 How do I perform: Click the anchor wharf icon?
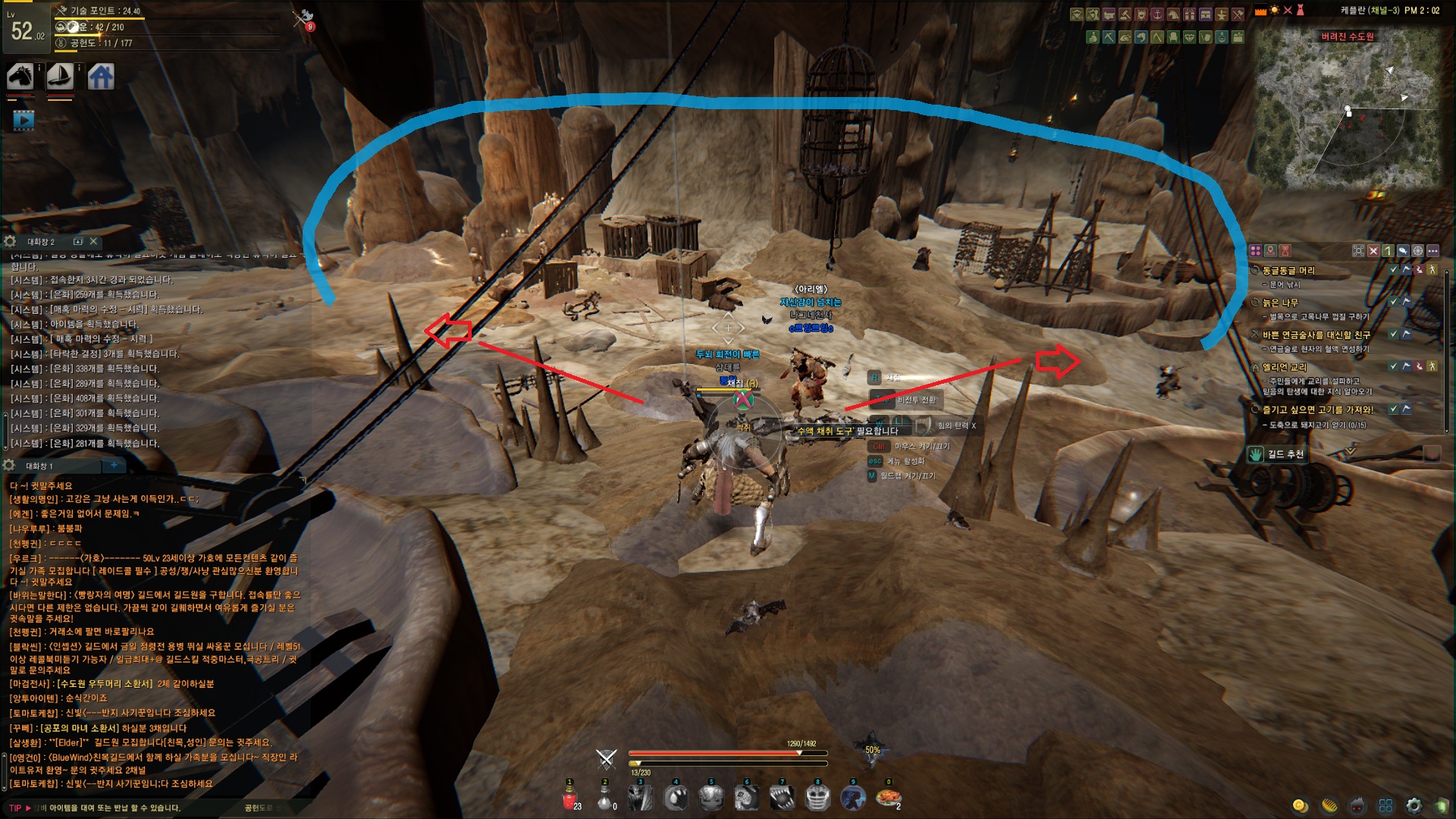point(1157,14)
